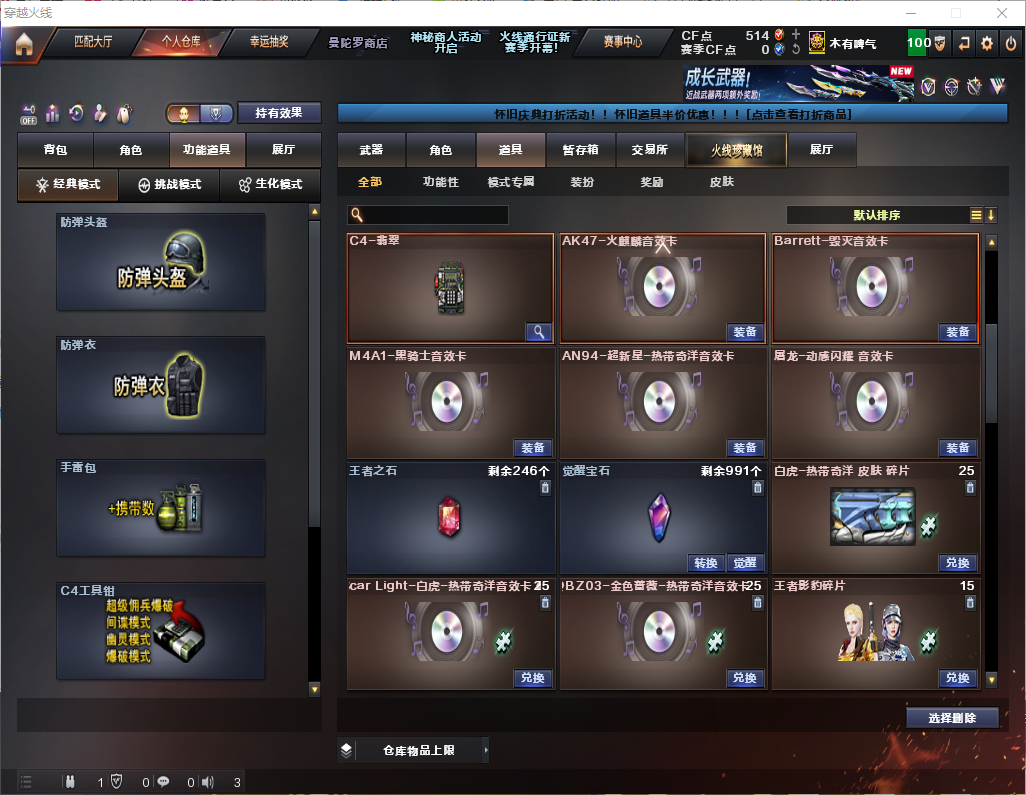The height and width of the screenshot is (795, 1026).
Task: Click the 选择删除 select-delete button
Action: pos(952,718)
